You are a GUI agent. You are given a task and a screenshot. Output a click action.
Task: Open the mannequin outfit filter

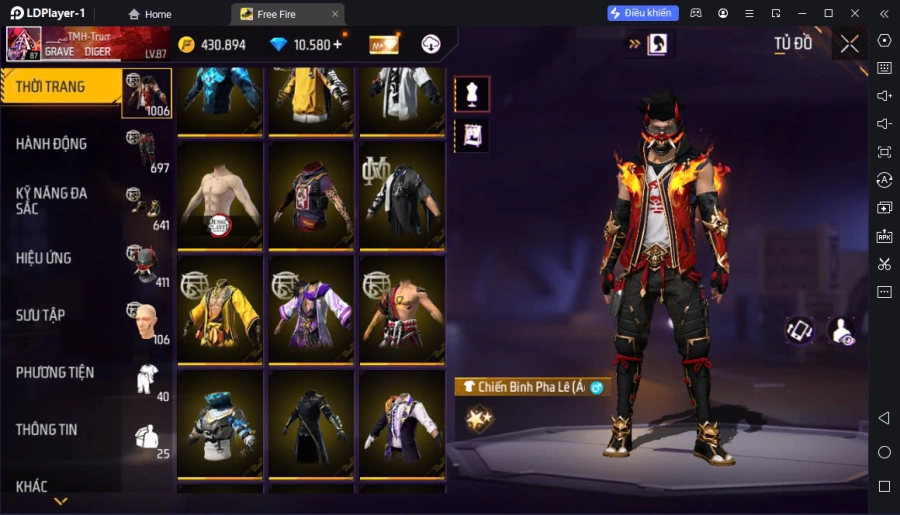[x=472, y=94]
